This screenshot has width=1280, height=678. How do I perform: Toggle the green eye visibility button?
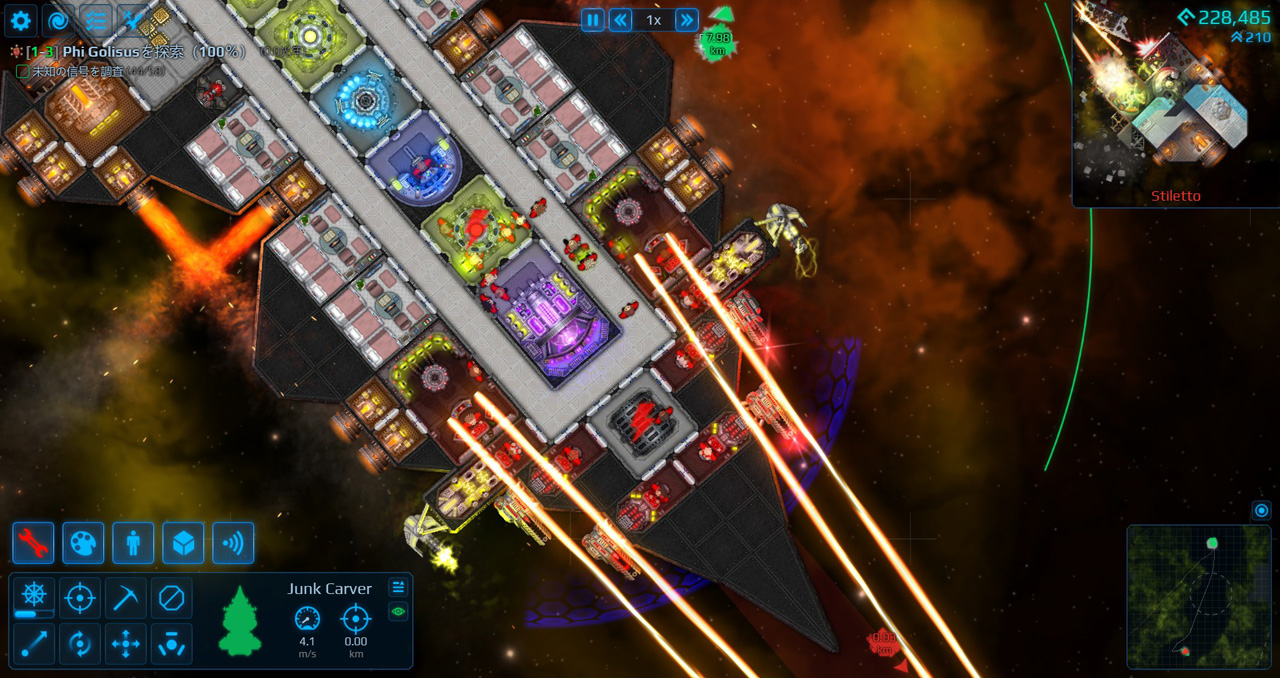click(x=398, y=611)
